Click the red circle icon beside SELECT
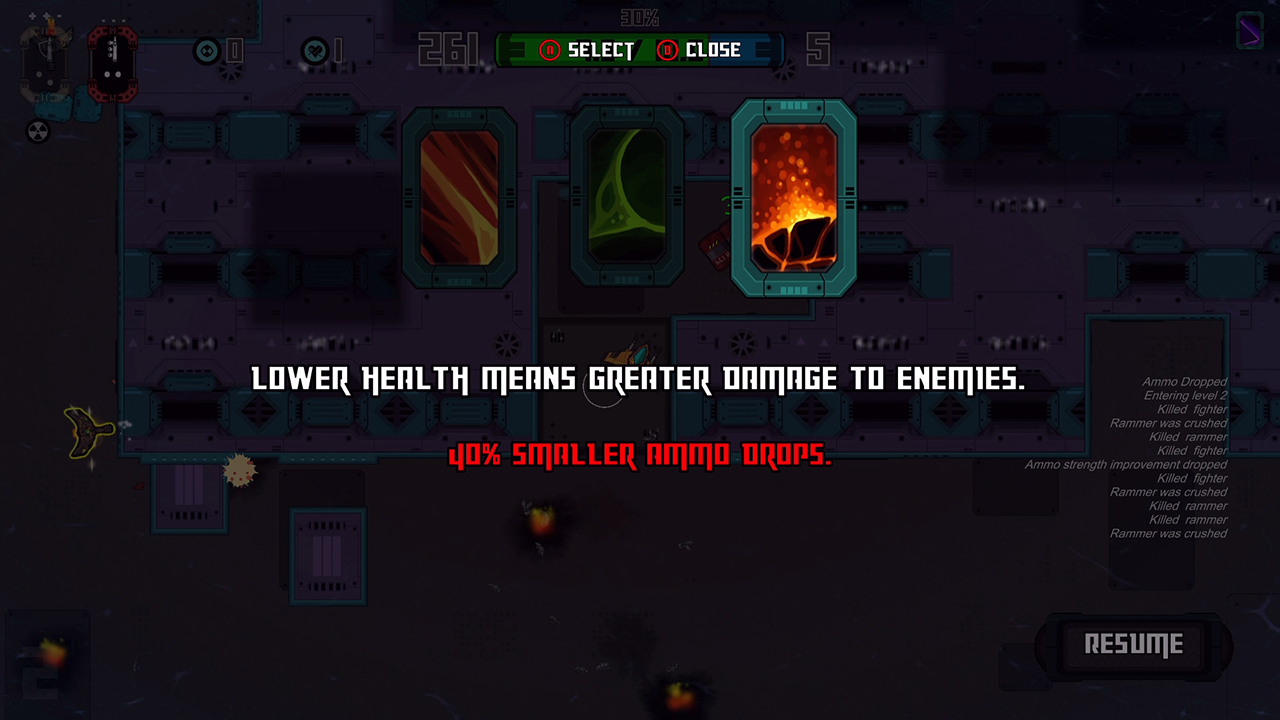 549,50
